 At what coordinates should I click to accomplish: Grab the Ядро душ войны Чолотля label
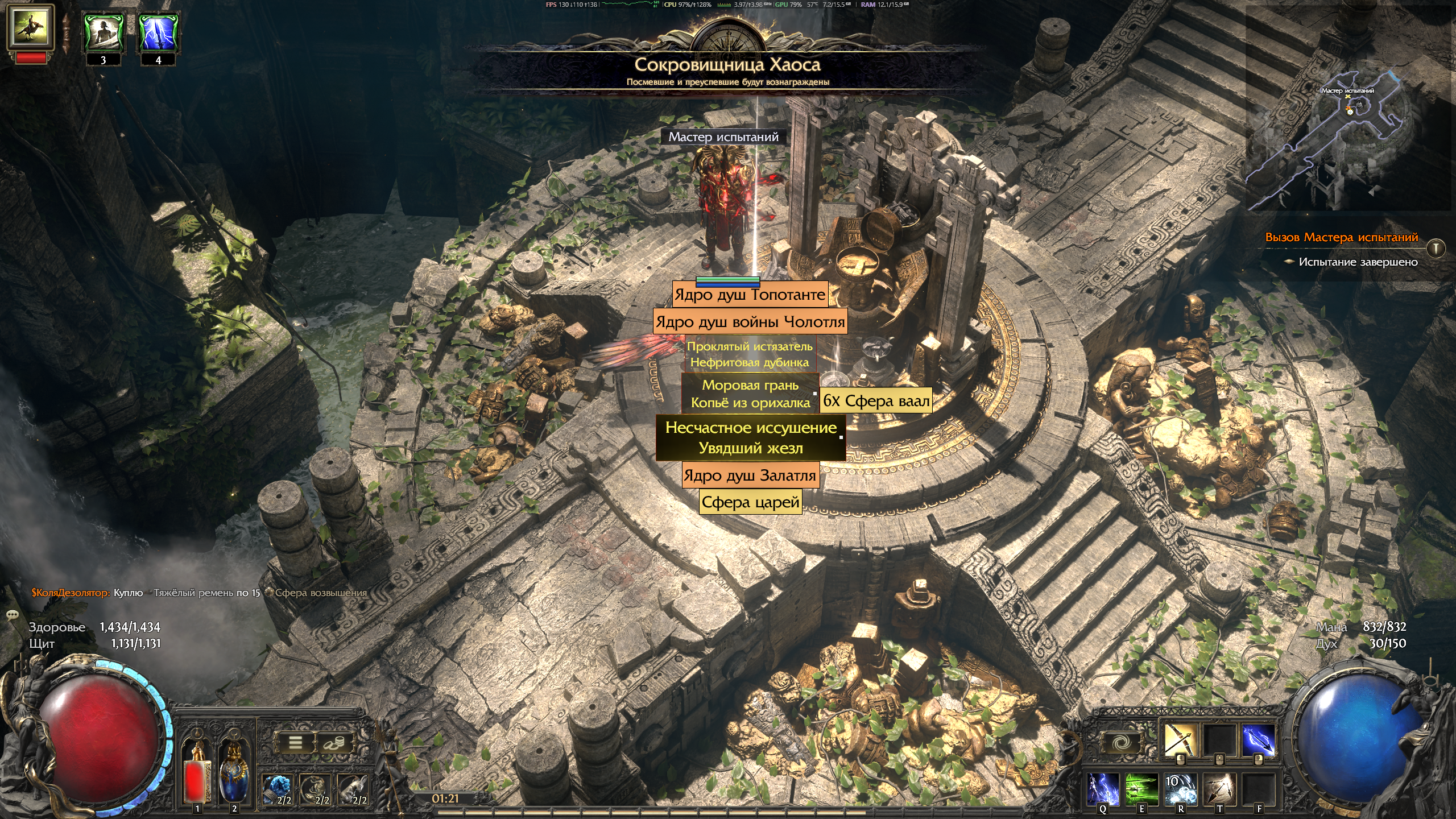click(750, 322)
